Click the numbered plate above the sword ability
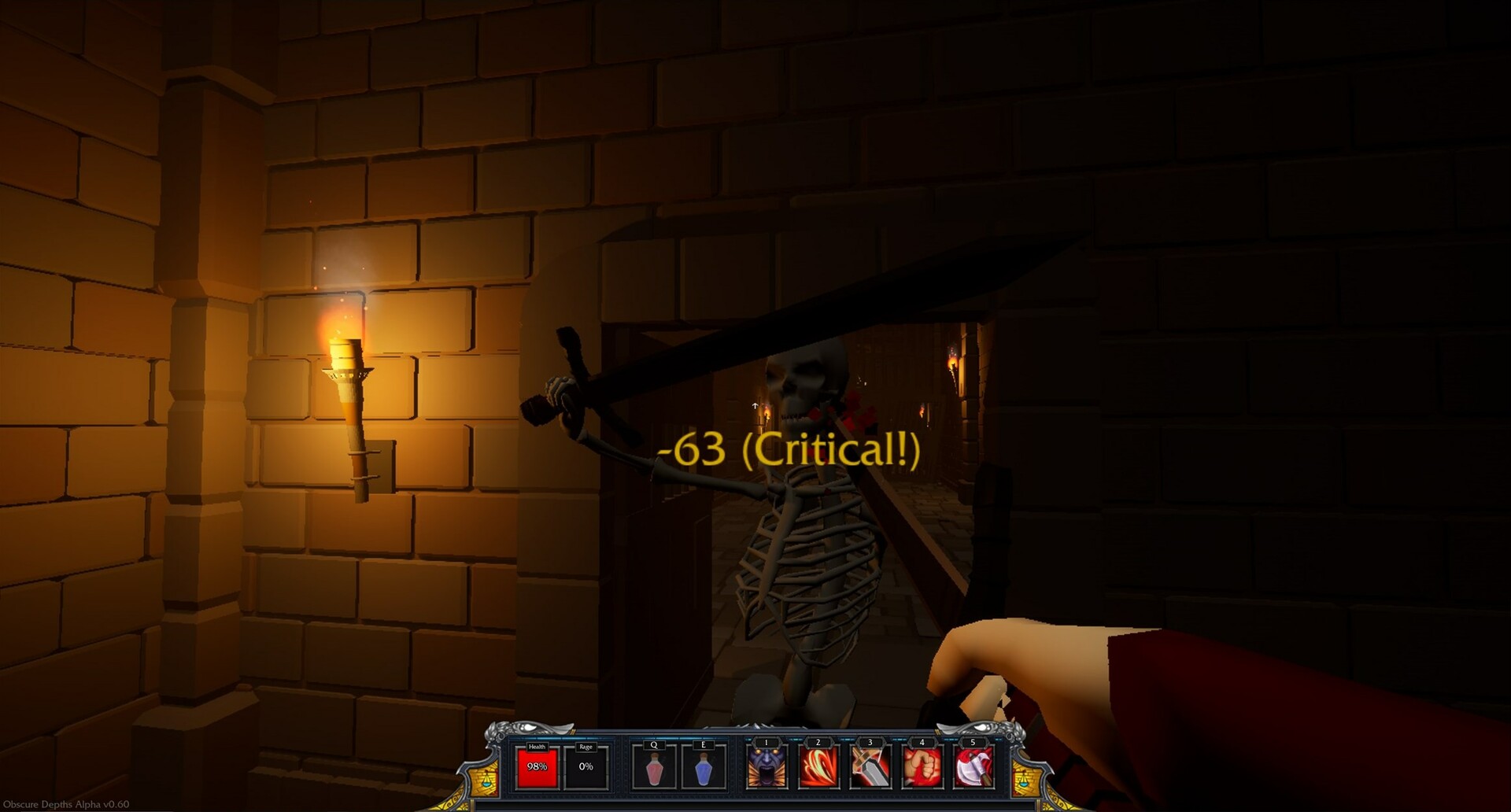Screen dimensions: 1511x812 point(870,743)
